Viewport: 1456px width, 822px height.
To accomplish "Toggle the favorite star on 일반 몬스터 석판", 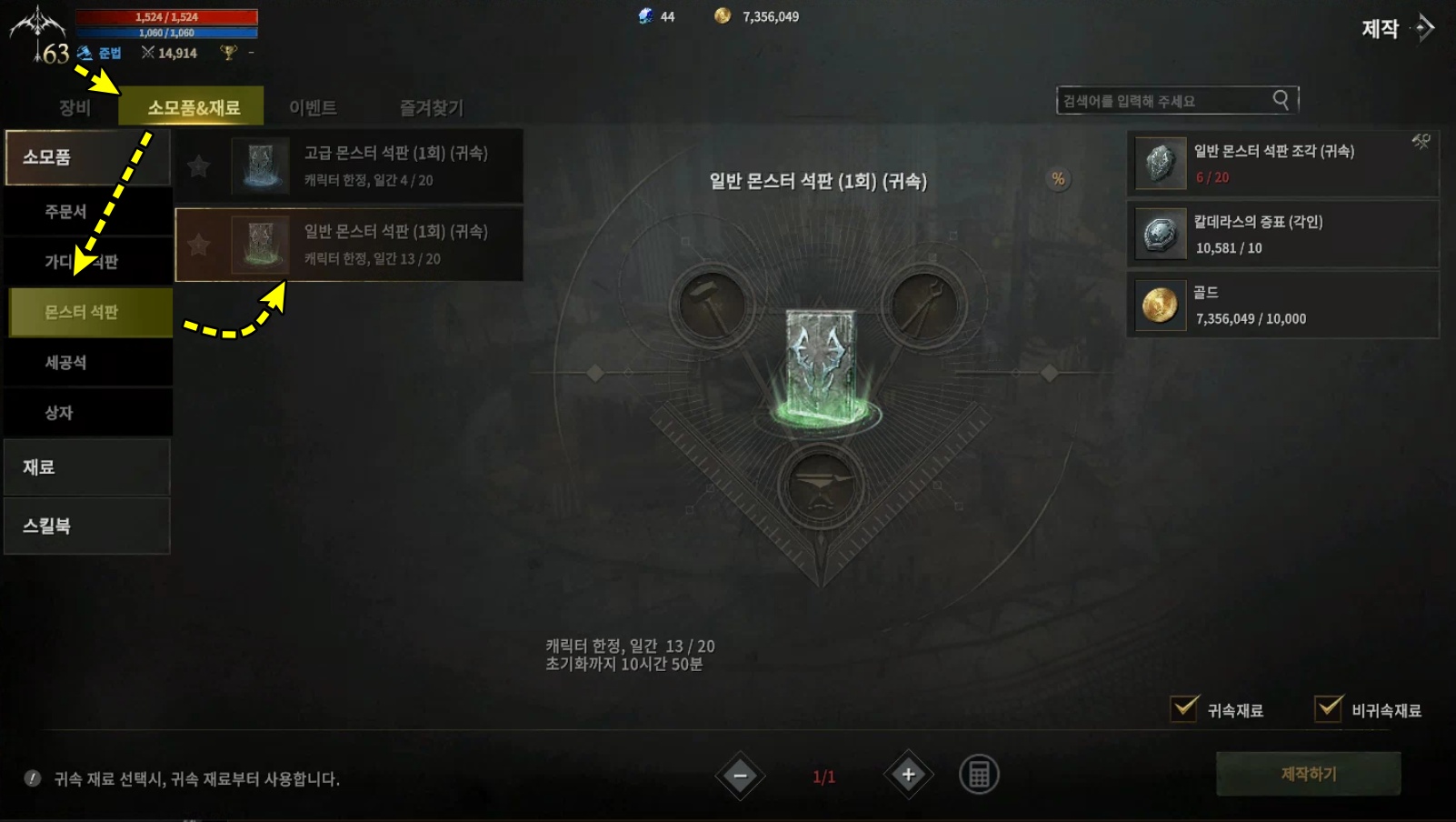I will click(199, 245).
